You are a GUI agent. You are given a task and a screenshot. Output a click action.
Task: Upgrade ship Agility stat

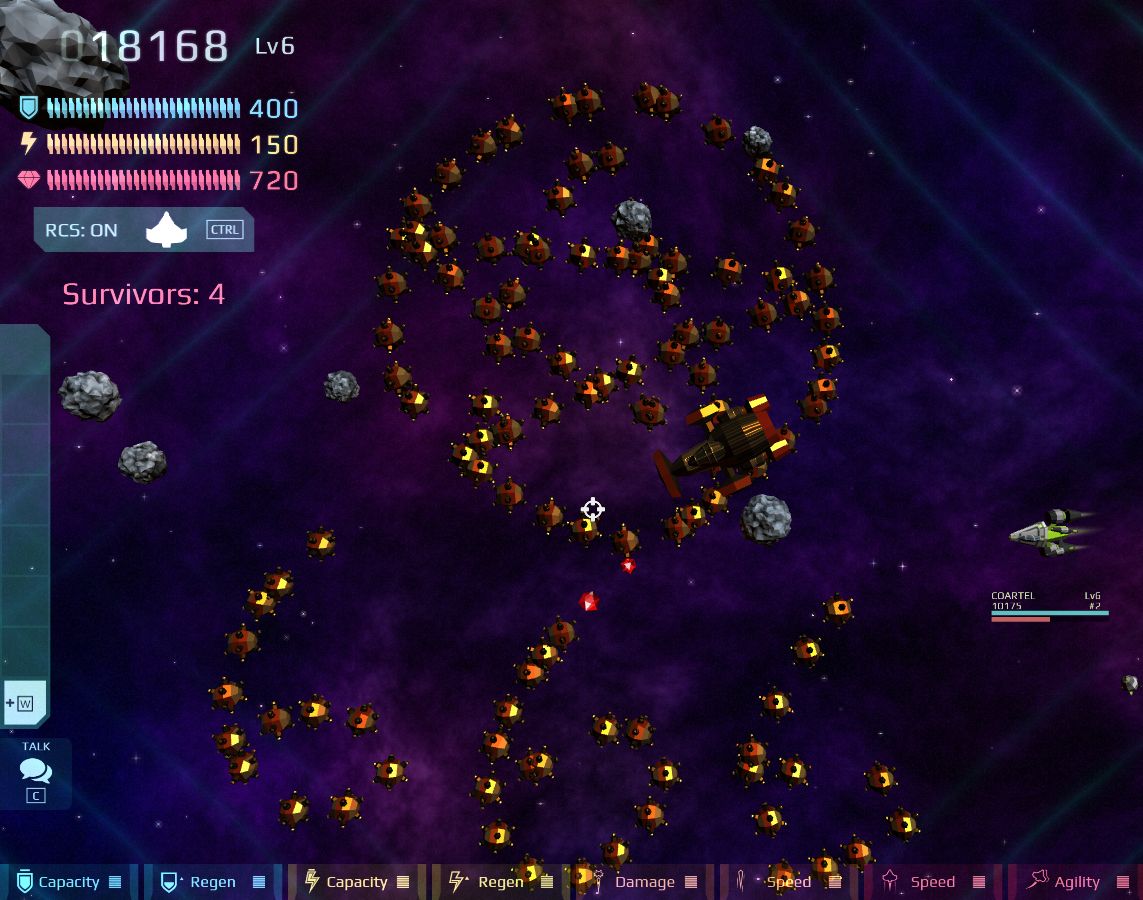coord(1075,882)
